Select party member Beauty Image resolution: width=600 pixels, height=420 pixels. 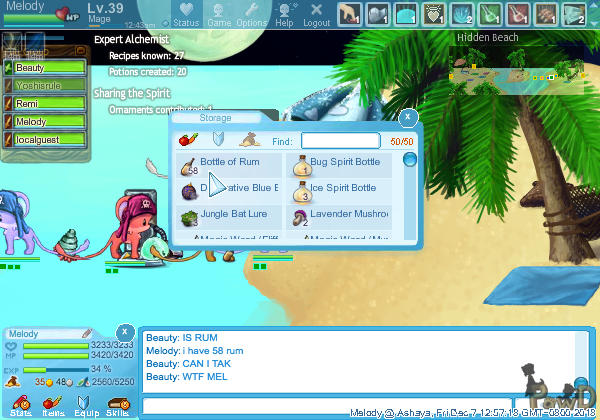pyautogui.click(x=50, y=68)
